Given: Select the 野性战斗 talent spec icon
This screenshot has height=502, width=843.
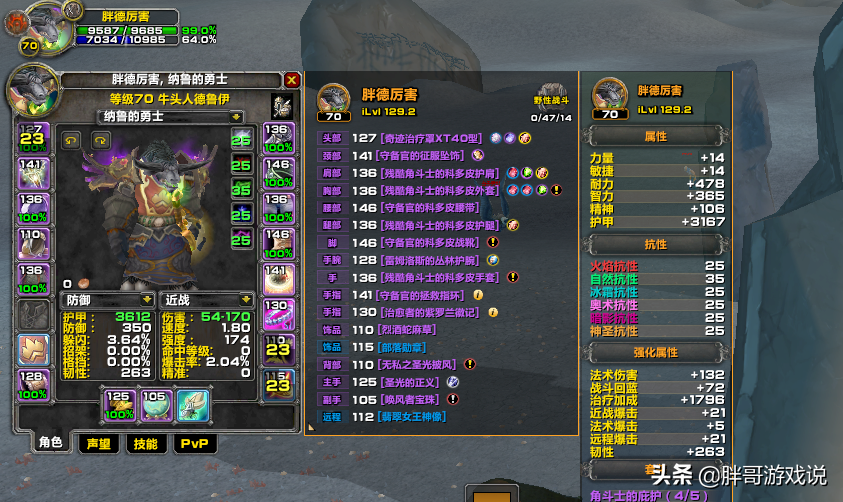Looking at the screenshot, I should (551, 95).
